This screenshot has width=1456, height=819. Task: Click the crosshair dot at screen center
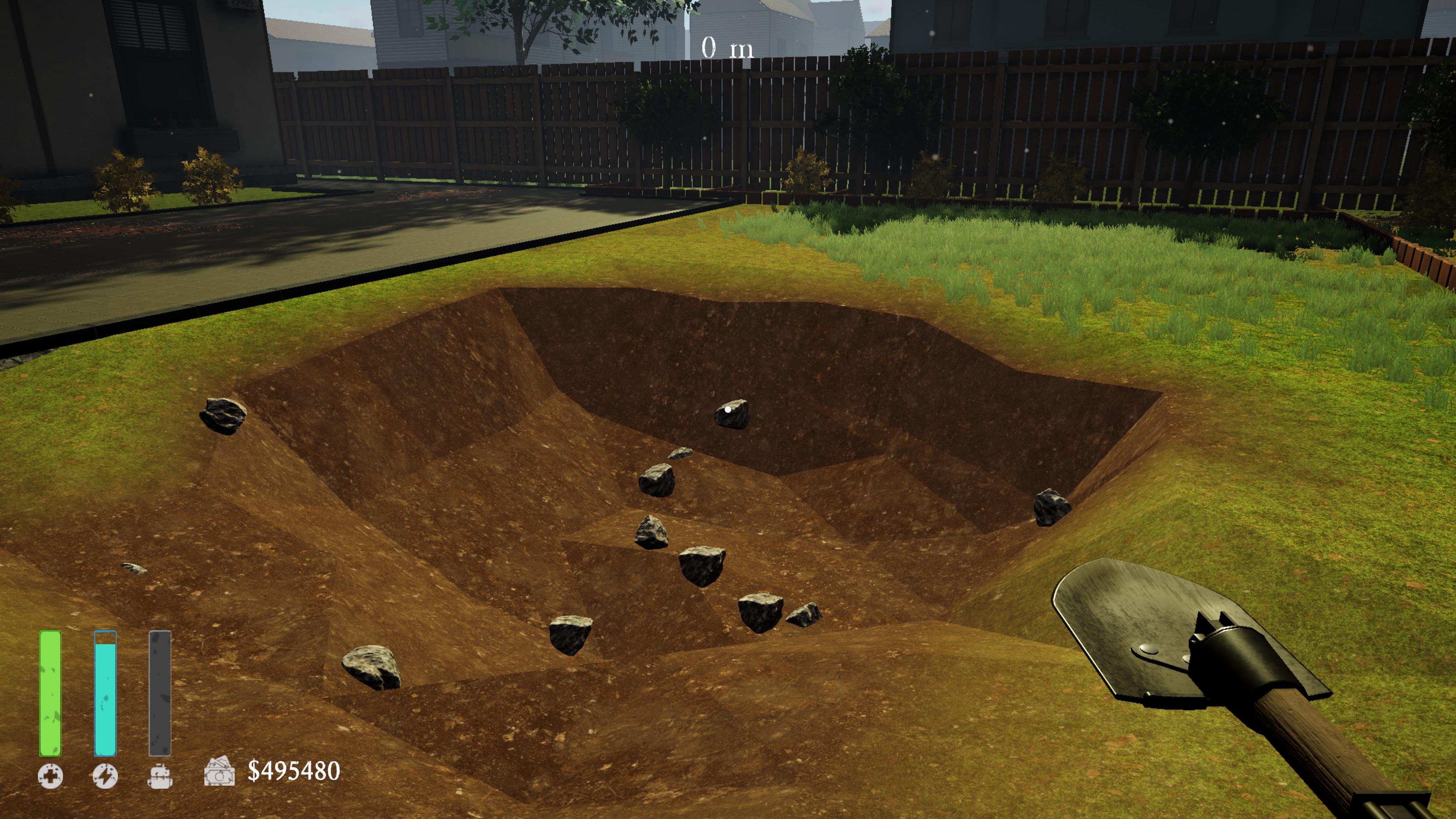728,409
